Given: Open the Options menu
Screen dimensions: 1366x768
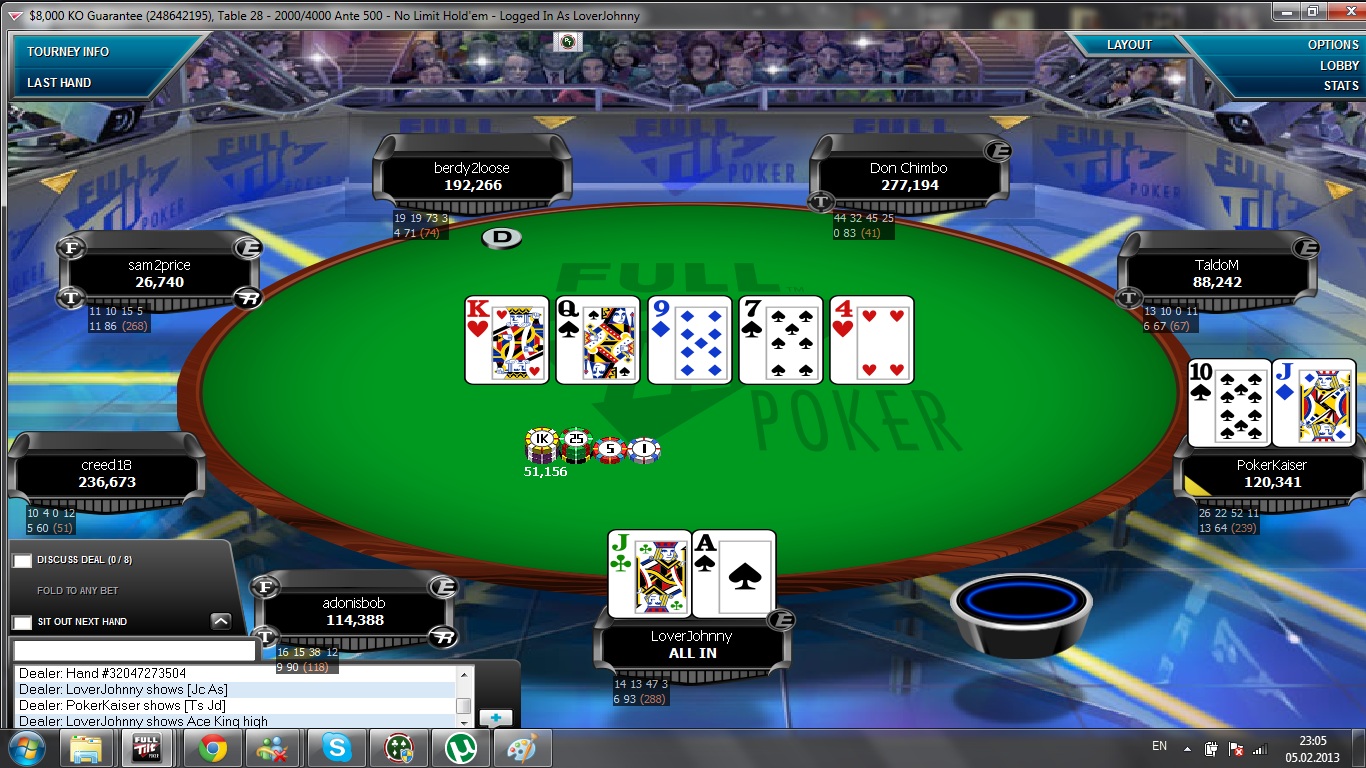Looking at the screenshot, I should click(x=1333, y=45).
